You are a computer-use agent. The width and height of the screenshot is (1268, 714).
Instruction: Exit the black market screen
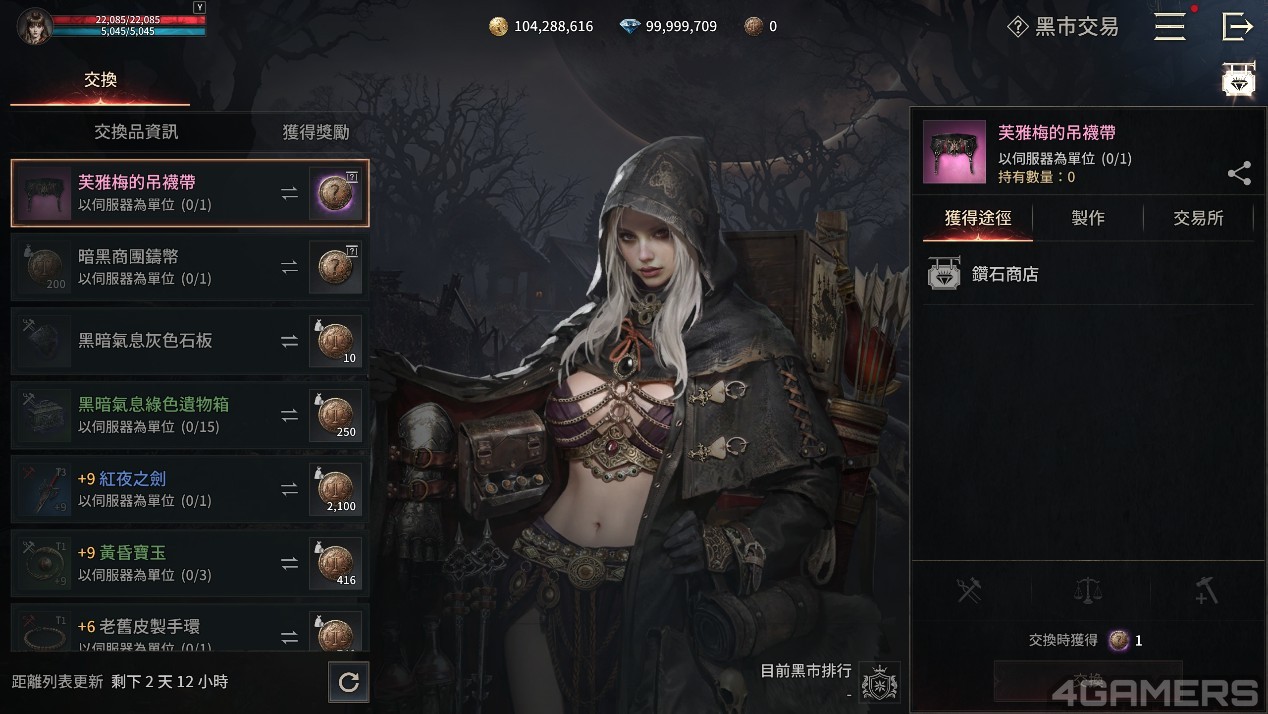click(1237, 27)
